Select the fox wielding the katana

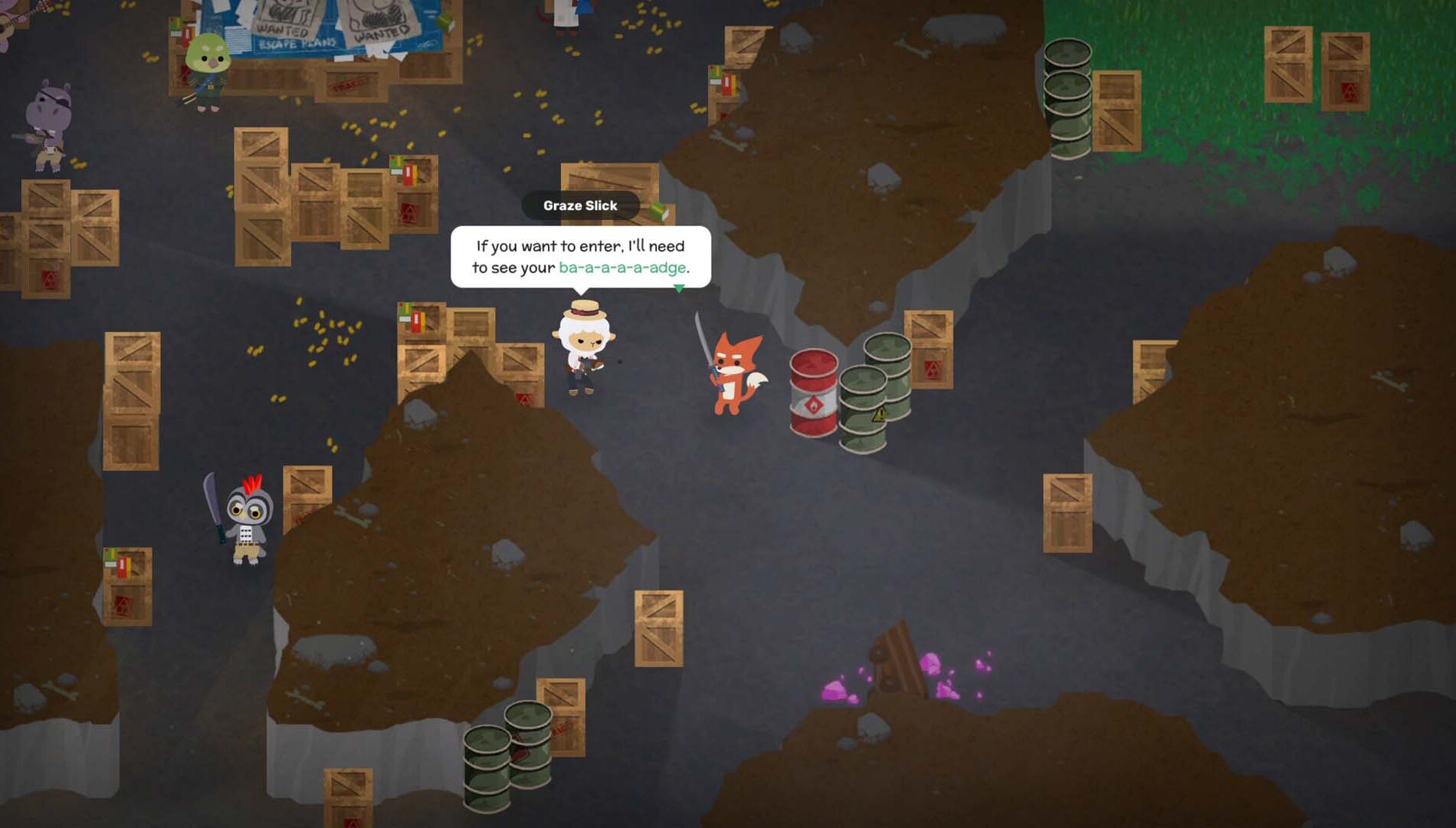(x=733, y=368)
